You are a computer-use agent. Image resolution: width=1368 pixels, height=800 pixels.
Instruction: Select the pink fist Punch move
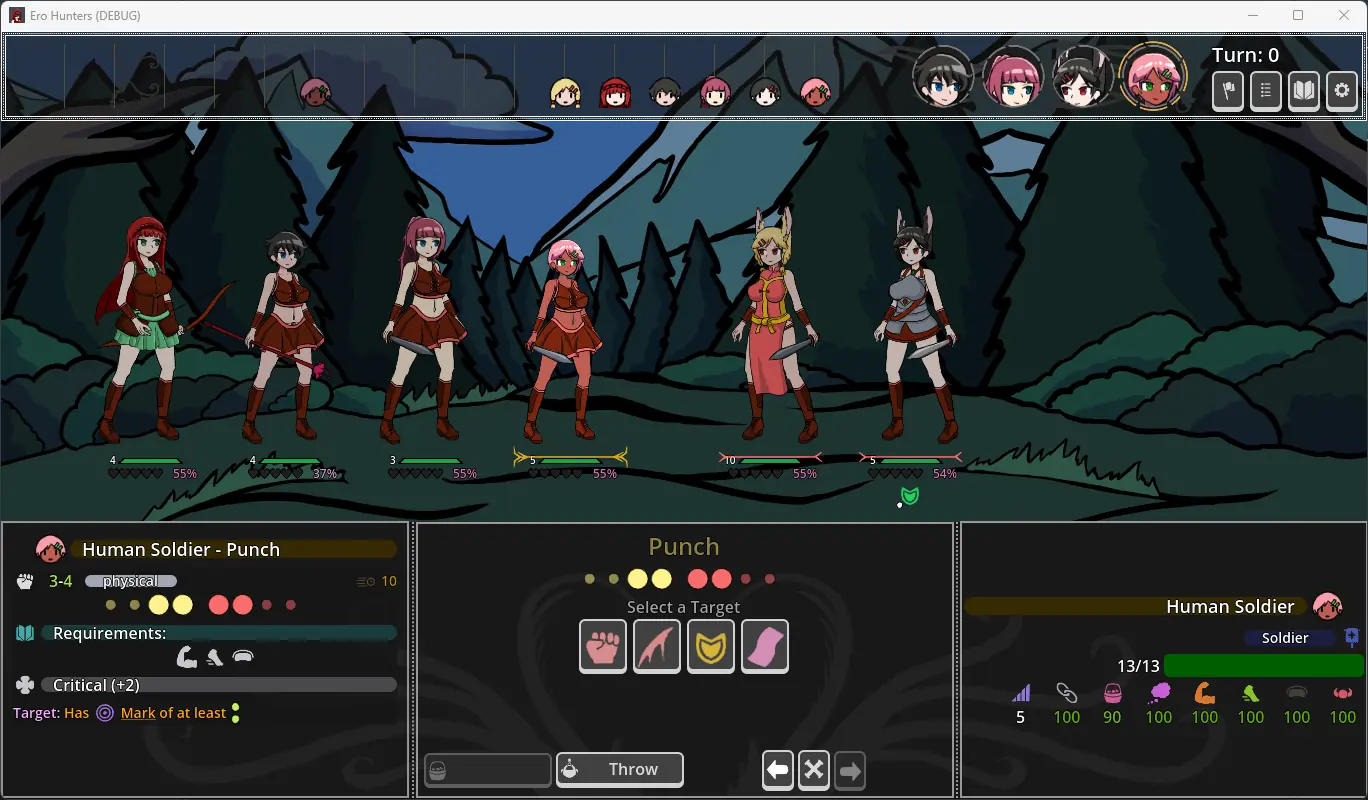pyautogui.click(x=603, y=645)
